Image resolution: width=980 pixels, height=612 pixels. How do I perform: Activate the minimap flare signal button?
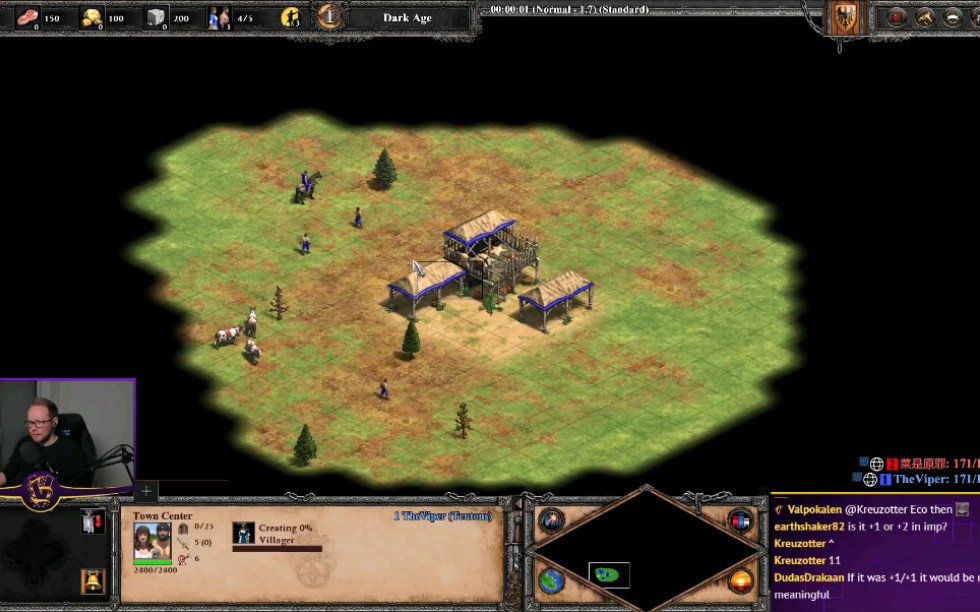click(x=551, y=520)
